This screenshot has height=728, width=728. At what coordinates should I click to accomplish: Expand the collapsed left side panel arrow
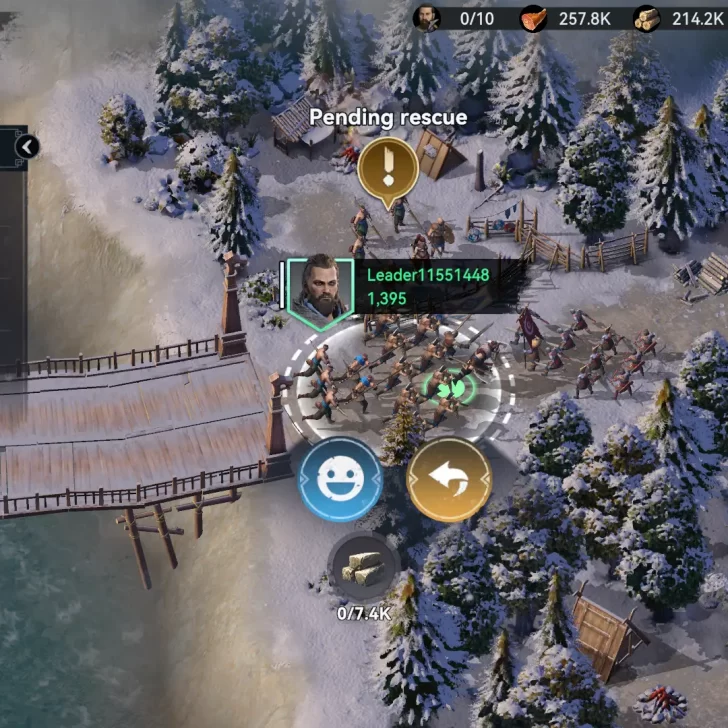[x=27, y=148]
